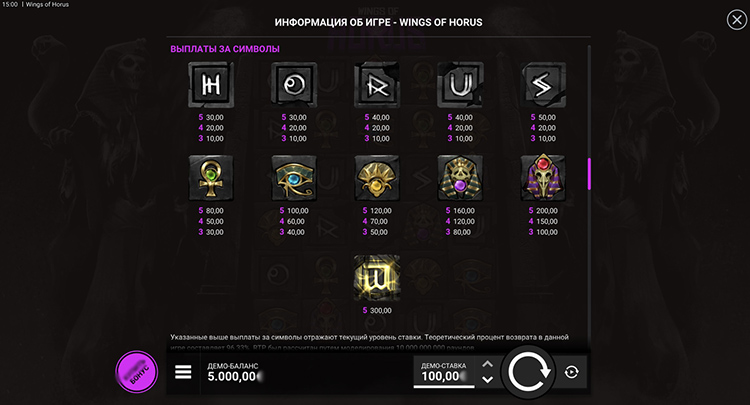Open the autoplay settings icon
Viewport: 750px width, 405px height.
pyautogui.click(x=570, y=372)
